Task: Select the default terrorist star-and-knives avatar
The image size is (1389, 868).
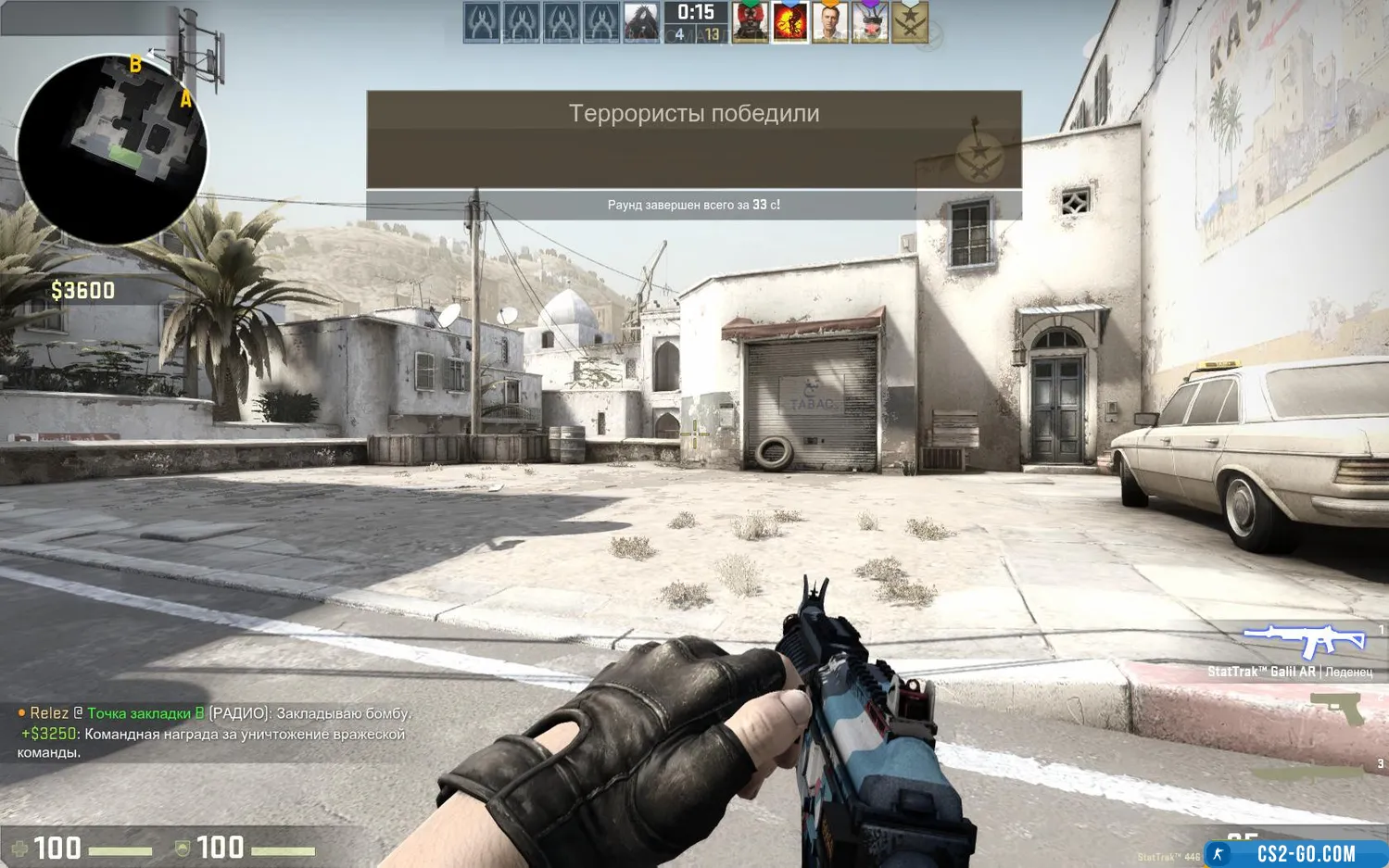Action: [909, 22]
